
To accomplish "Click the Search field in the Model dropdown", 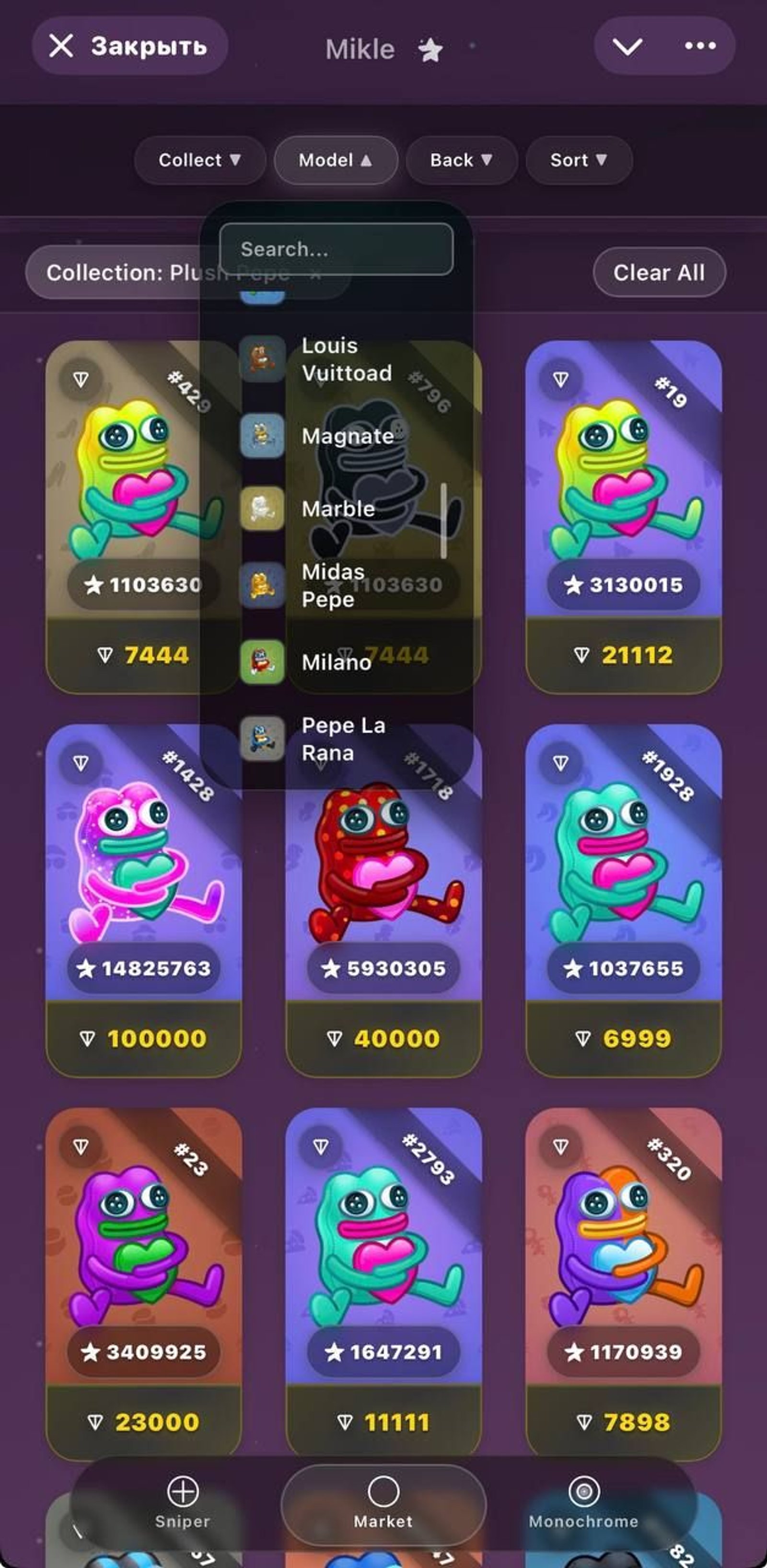I will (338, 249).
